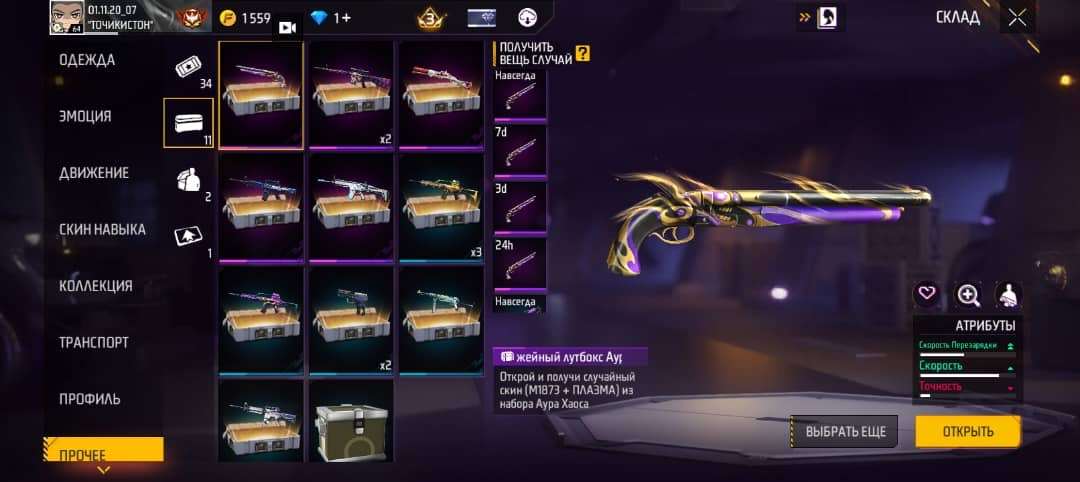This screenshot has width=1080, height=482.
Task: Click the ОТКРЫТЬ button
Action: (x=968, y=432)
